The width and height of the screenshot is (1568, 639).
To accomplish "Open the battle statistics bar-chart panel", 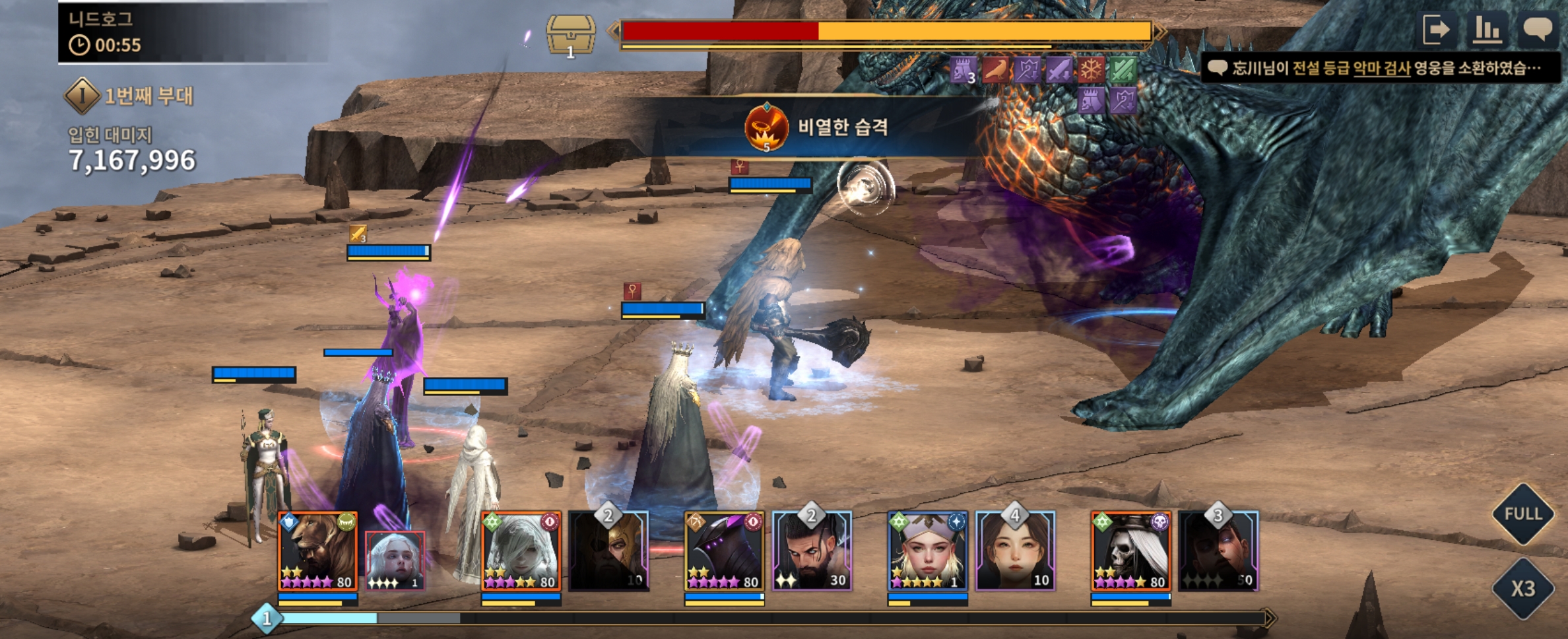I will (1487, 30).
